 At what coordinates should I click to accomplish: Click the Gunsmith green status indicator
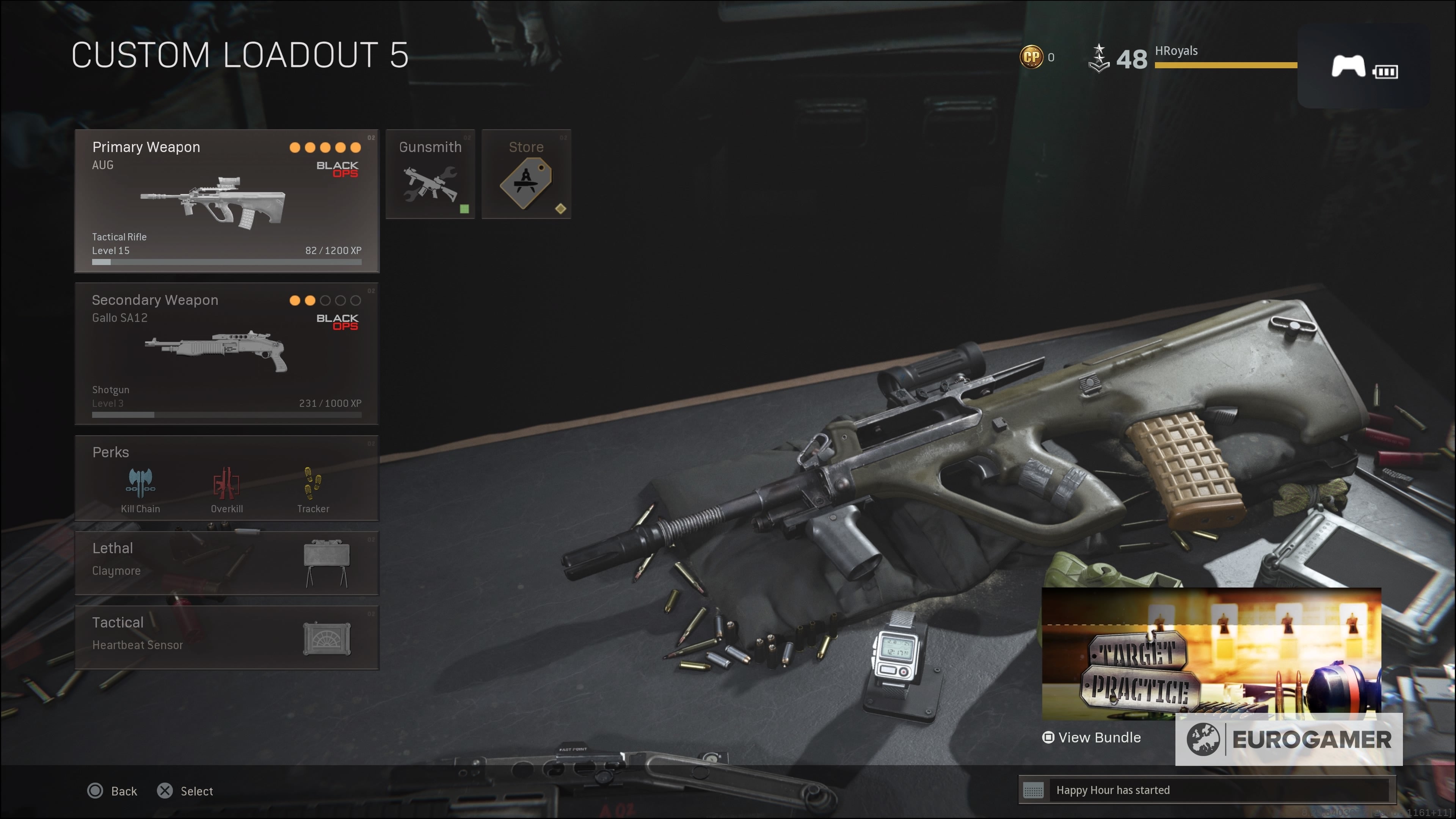pyautogui.click(x=464, y=209)
